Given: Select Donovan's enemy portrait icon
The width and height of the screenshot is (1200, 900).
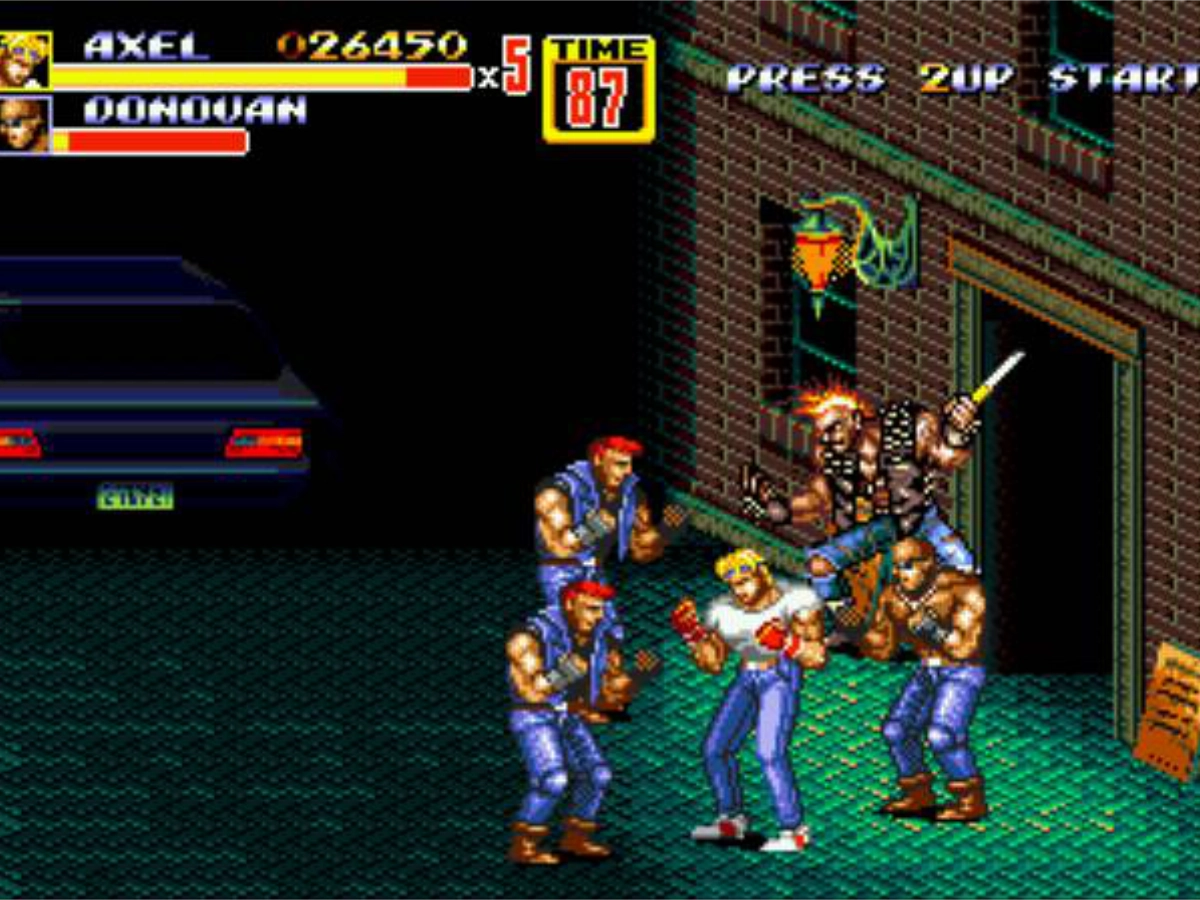Looking at the screenshot, I should point(24,125).
